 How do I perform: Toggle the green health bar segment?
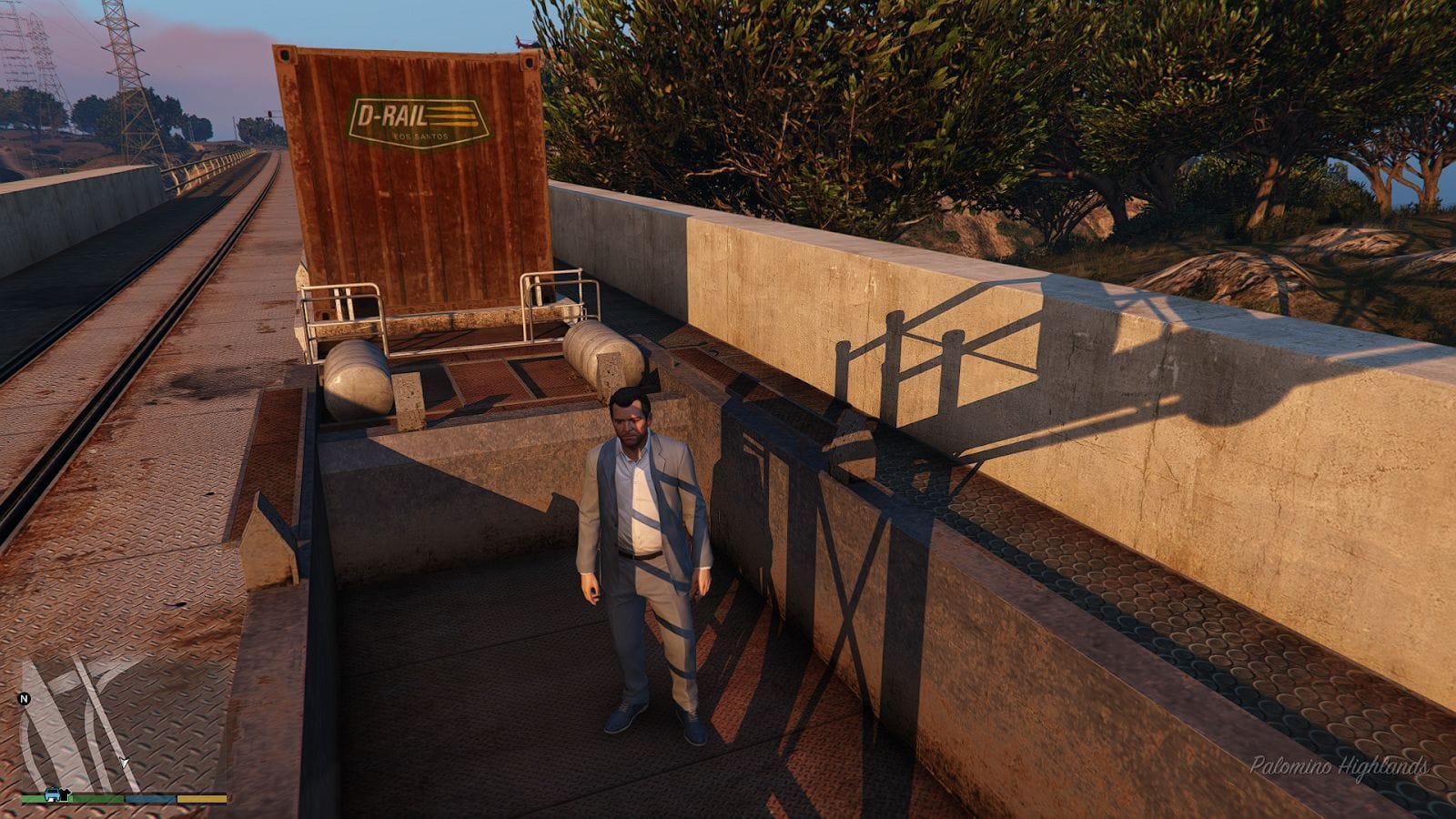point(89,798)
